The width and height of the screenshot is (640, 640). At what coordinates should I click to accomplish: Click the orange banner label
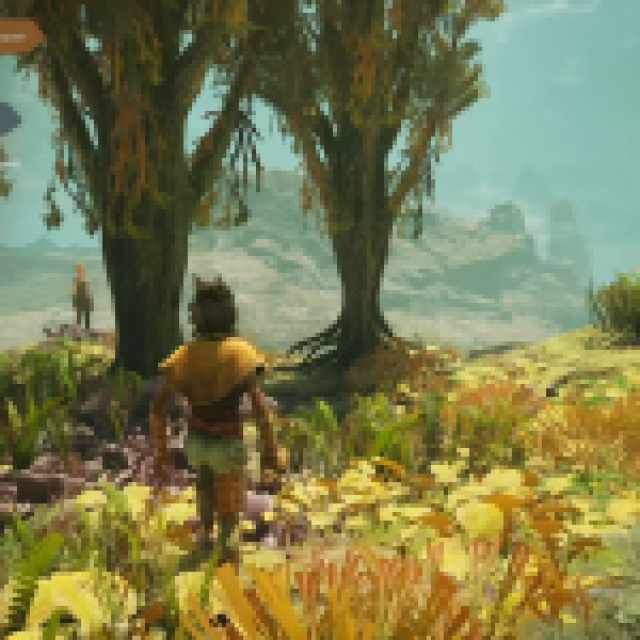click(20, 37)
